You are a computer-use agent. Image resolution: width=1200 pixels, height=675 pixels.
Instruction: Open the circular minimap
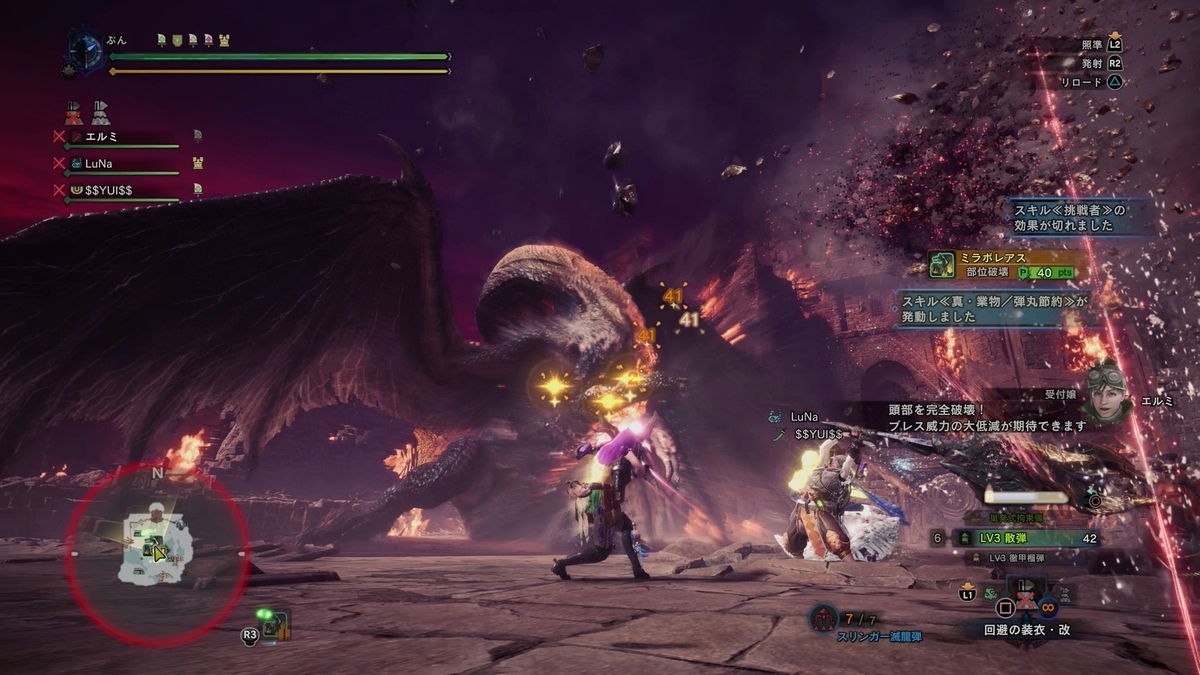coord(157,552)
